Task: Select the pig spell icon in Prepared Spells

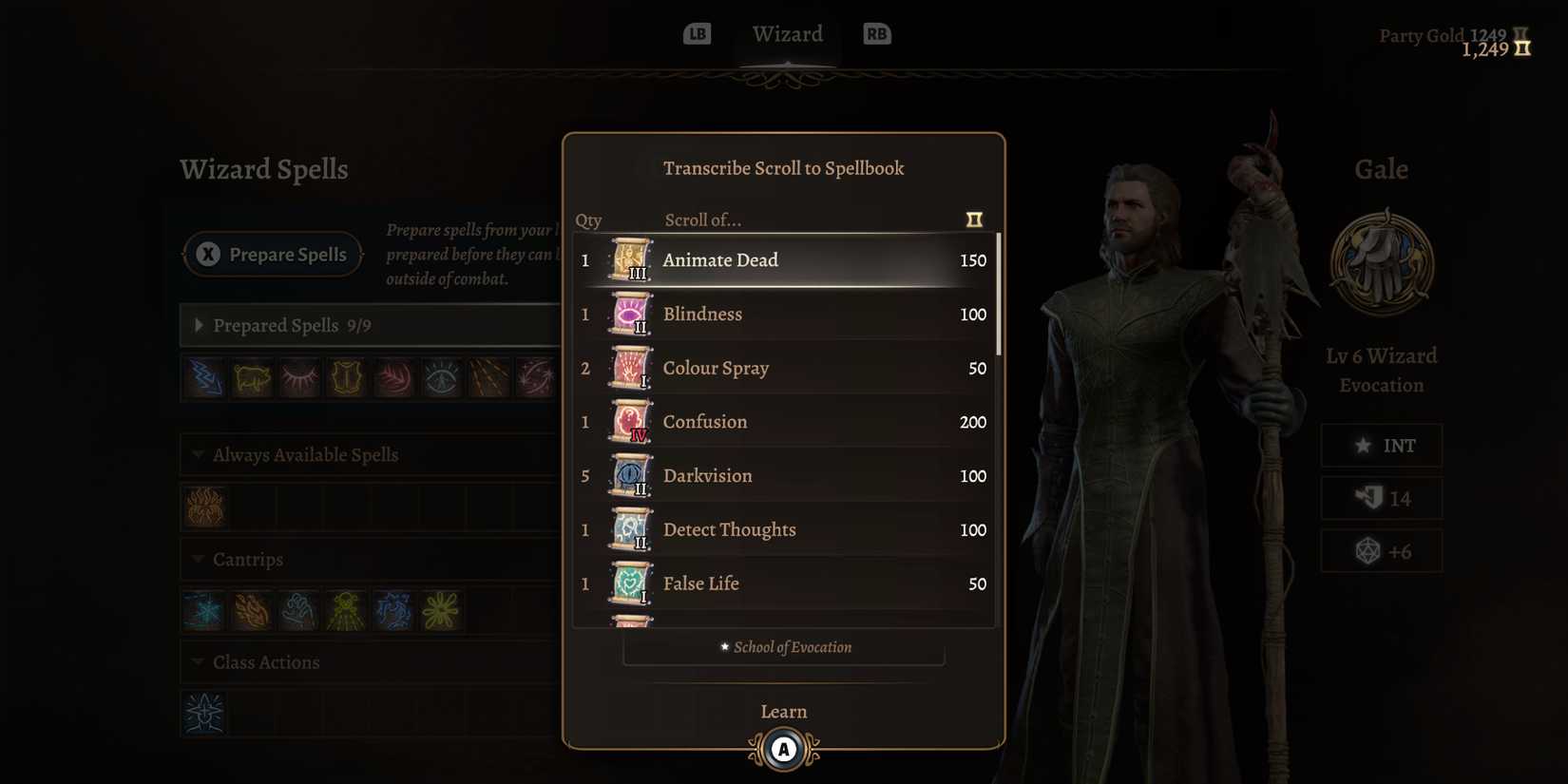Action: pyautogui.click(x=251, y=377)
